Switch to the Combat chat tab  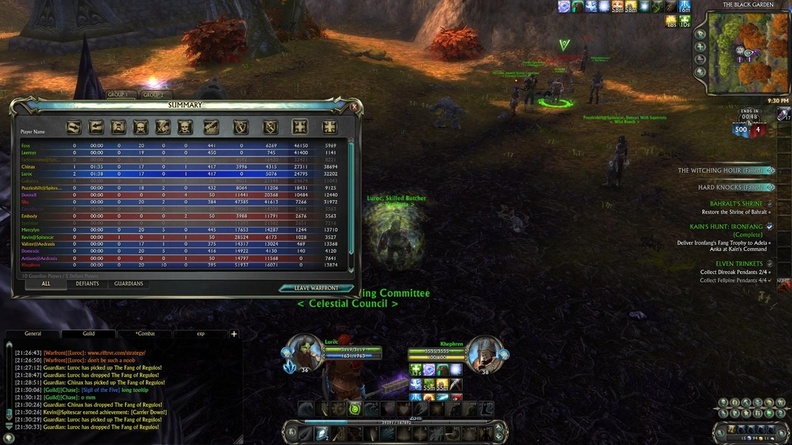coord(146,334)
